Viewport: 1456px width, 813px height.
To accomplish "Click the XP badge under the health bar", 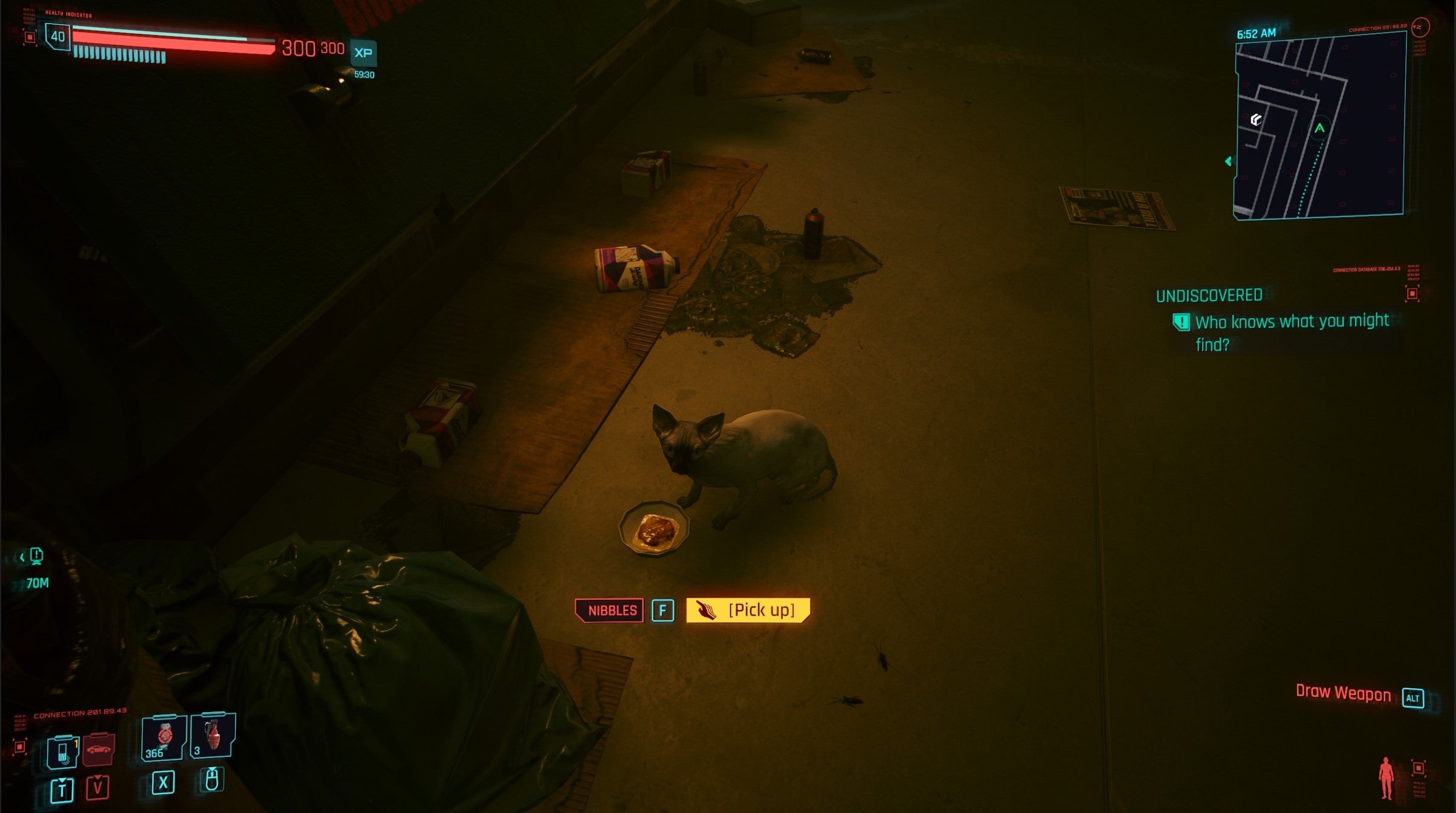I will coord(362,53).
